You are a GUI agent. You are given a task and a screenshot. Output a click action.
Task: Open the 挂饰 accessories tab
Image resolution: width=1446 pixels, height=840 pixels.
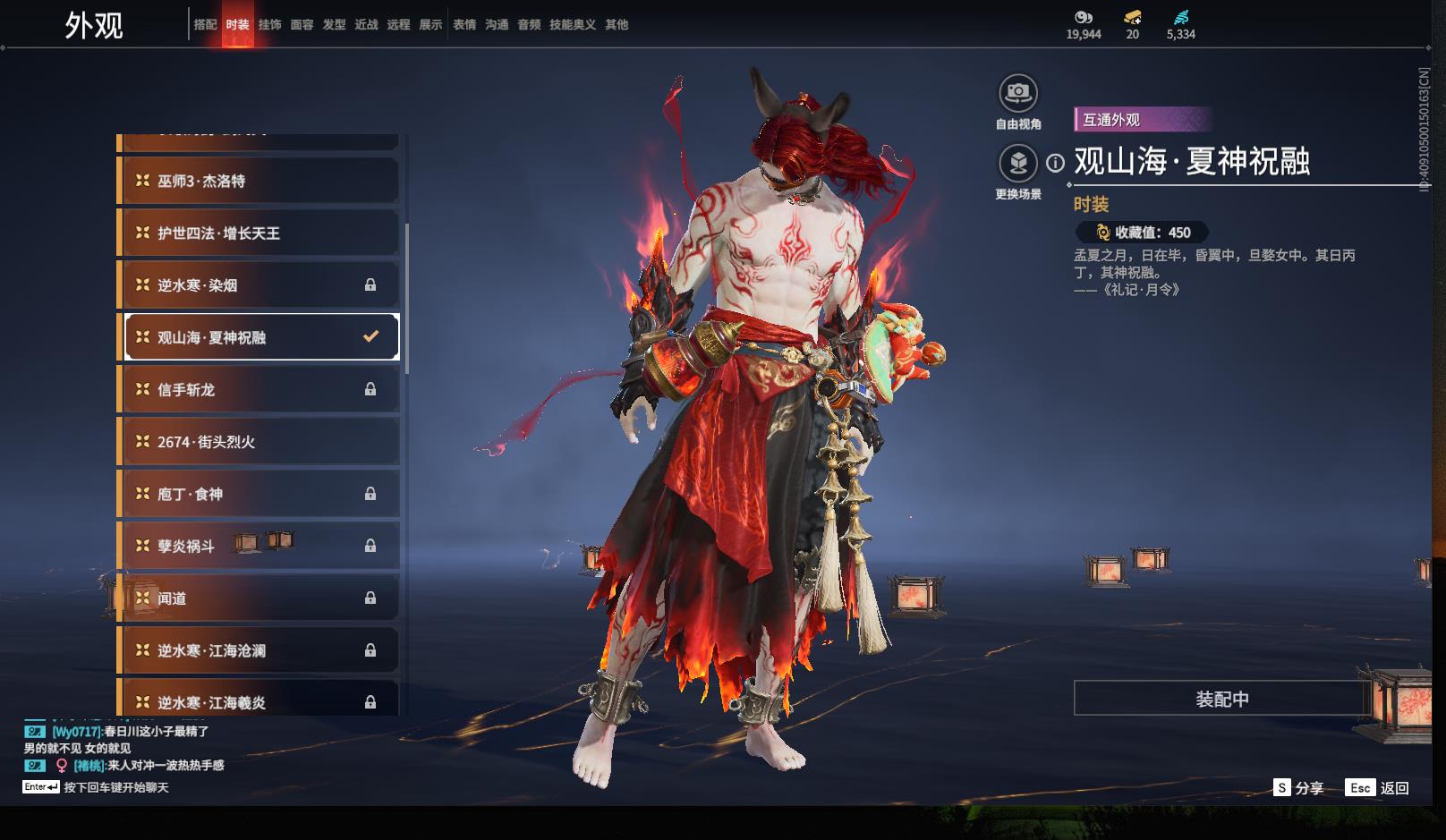(269, 25)
